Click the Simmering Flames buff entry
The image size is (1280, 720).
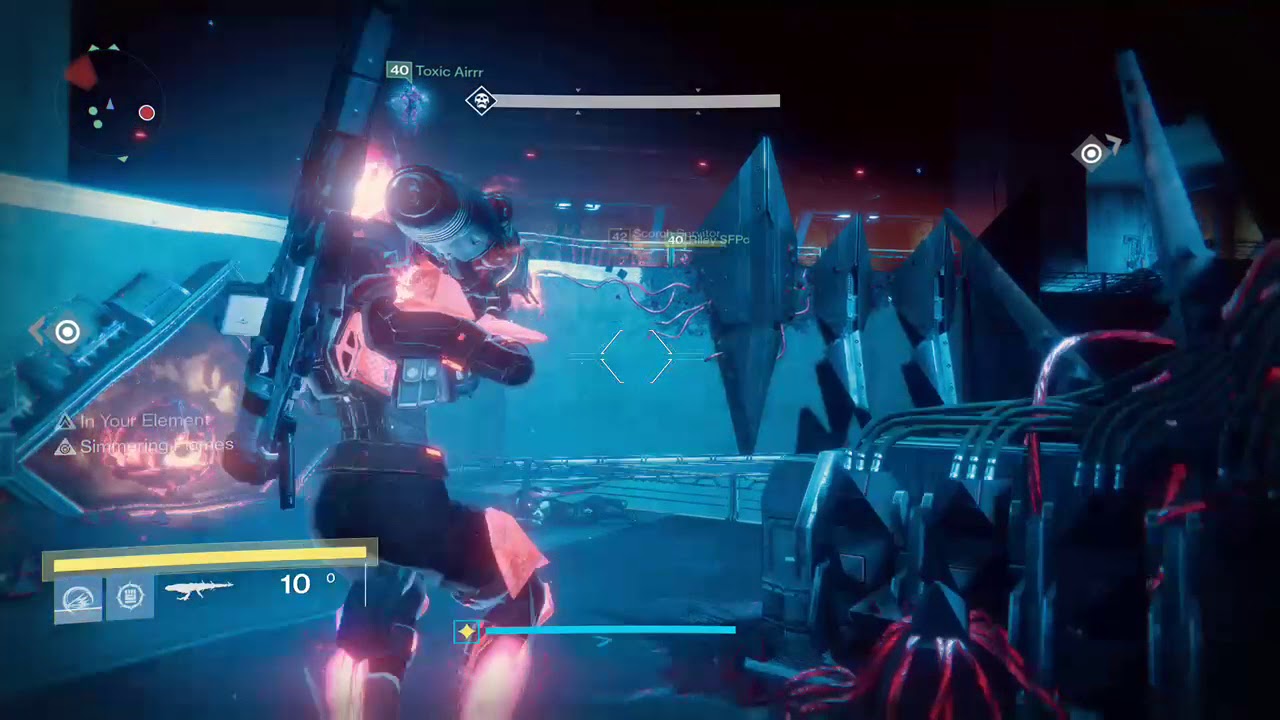(x=145, y=446)
